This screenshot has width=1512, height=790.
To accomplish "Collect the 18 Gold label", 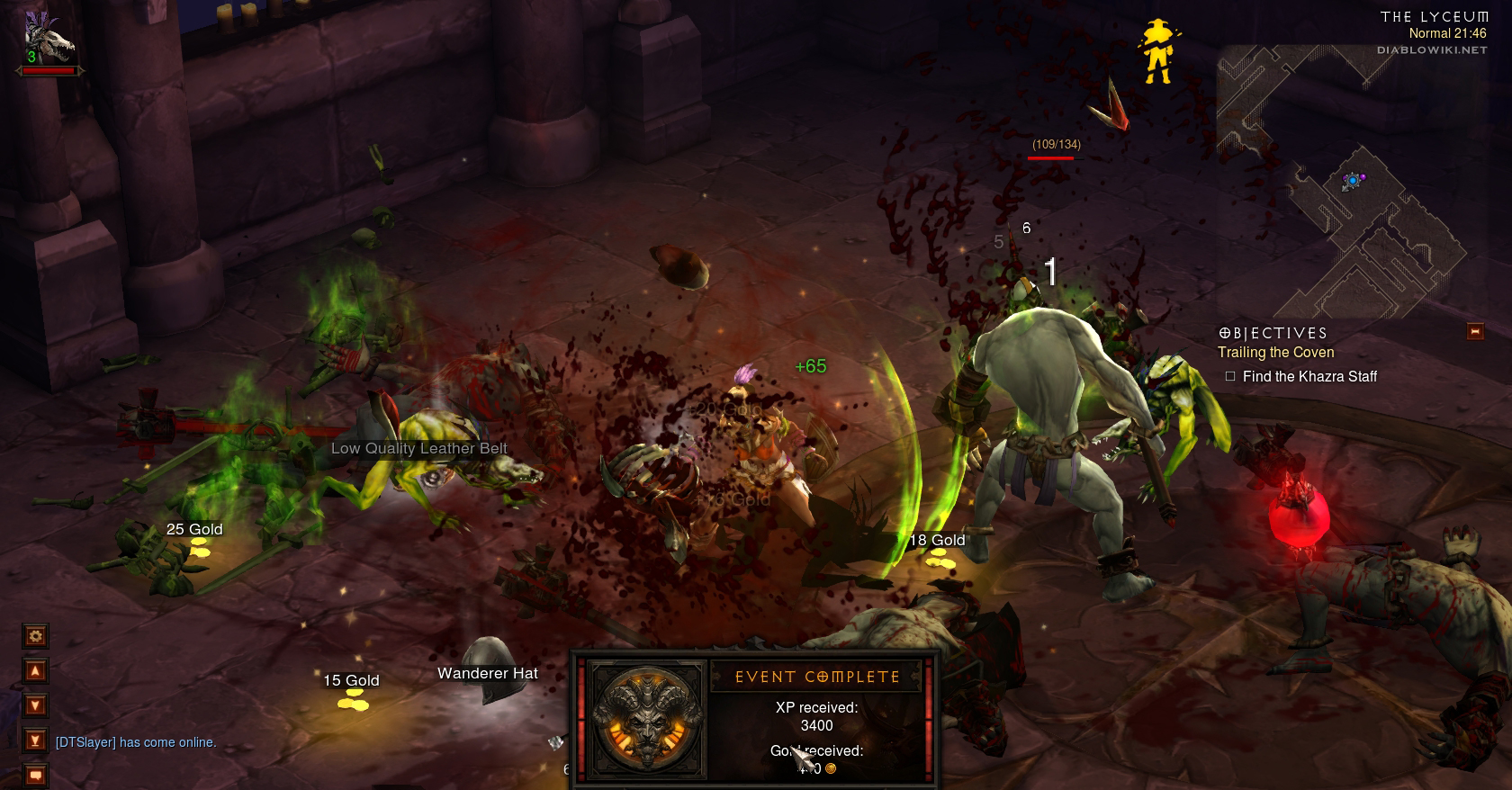I will tap(937, 540).
